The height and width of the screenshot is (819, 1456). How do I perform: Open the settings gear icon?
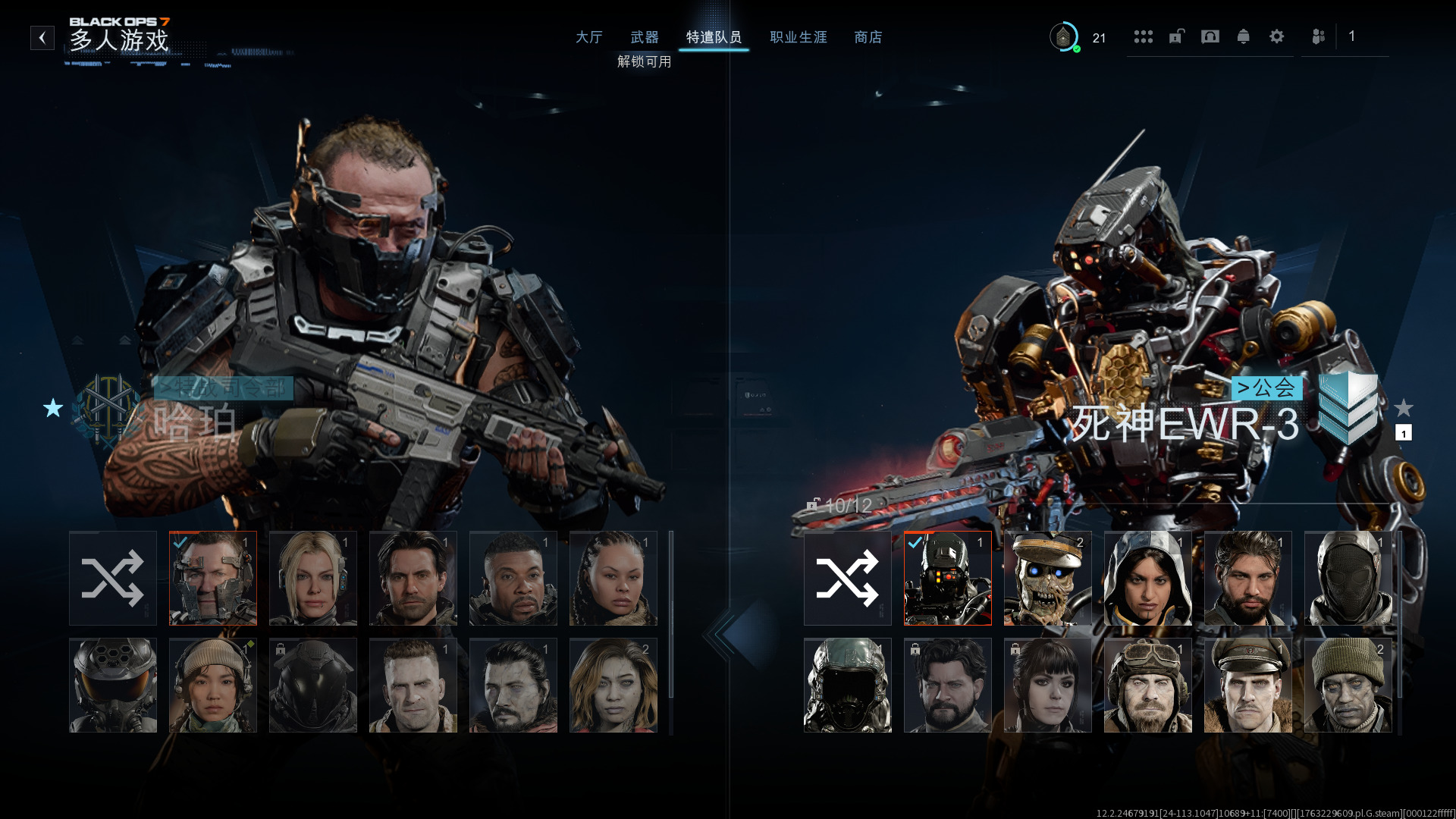click(x=1276, y=36)
